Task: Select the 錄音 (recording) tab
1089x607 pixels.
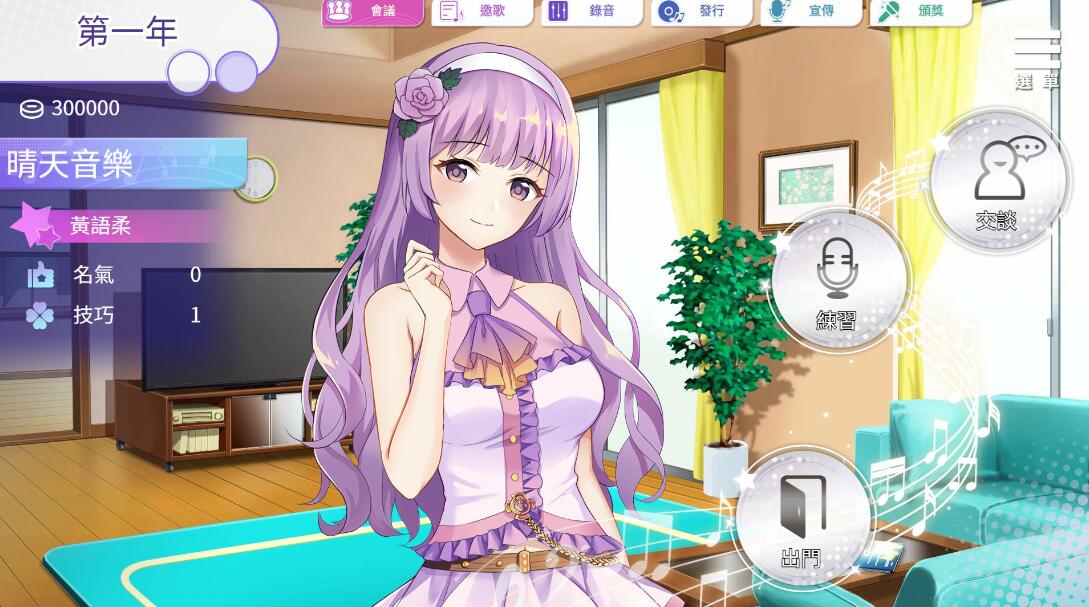Action: click(x=591, y=11)
